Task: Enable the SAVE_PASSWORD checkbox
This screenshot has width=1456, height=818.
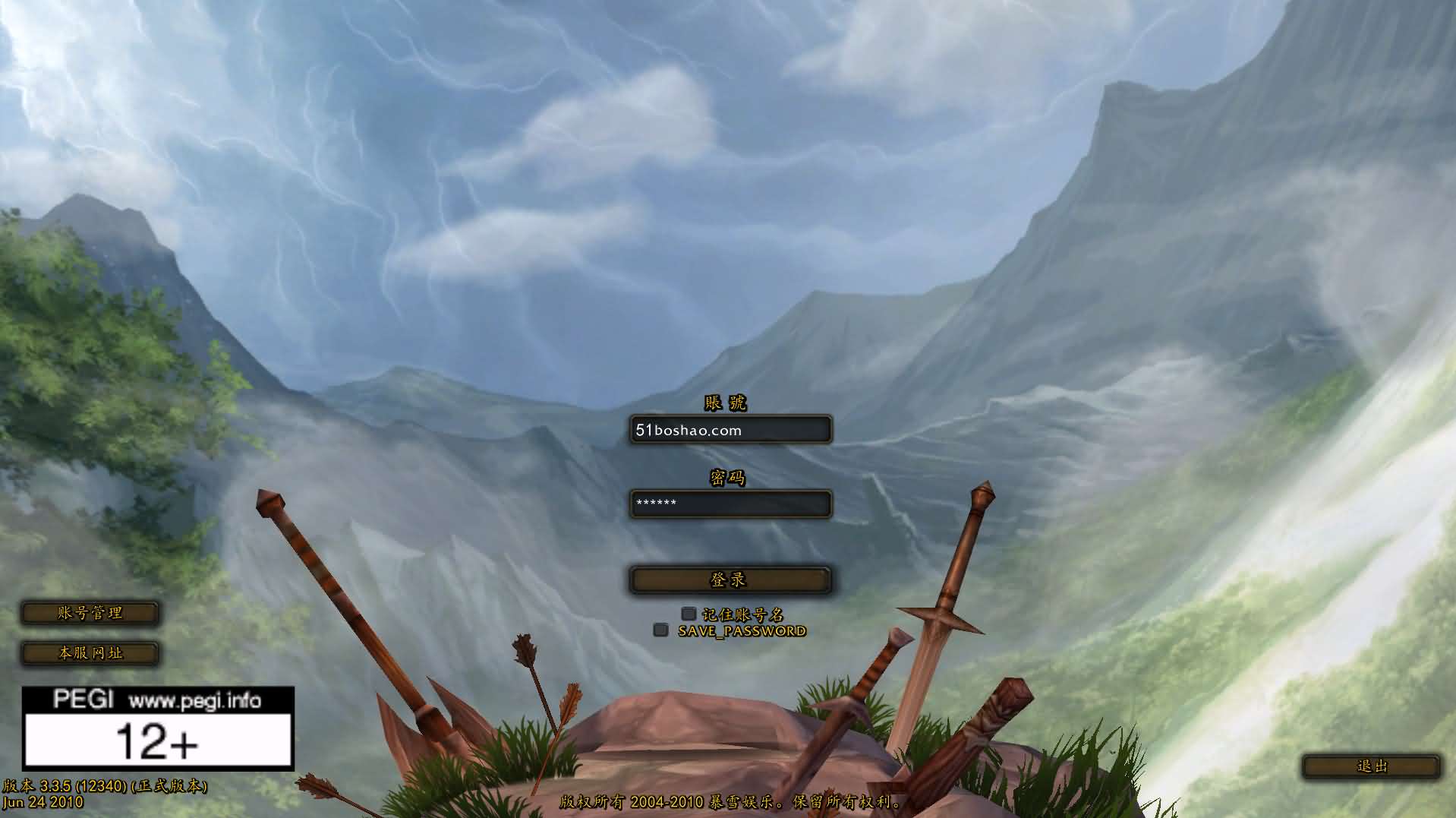Action: pos(661,630)
